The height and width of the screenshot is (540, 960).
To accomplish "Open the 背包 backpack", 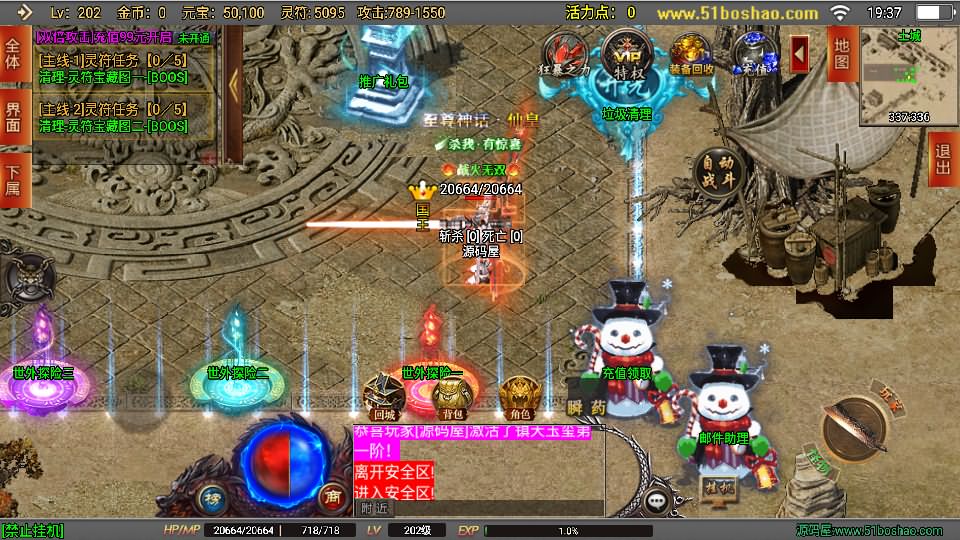I will coord(452,397).
